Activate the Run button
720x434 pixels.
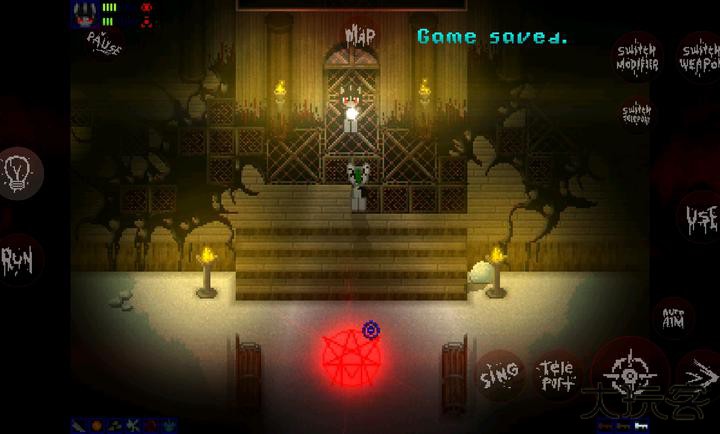pyautogui.click(x=19, y=262)
